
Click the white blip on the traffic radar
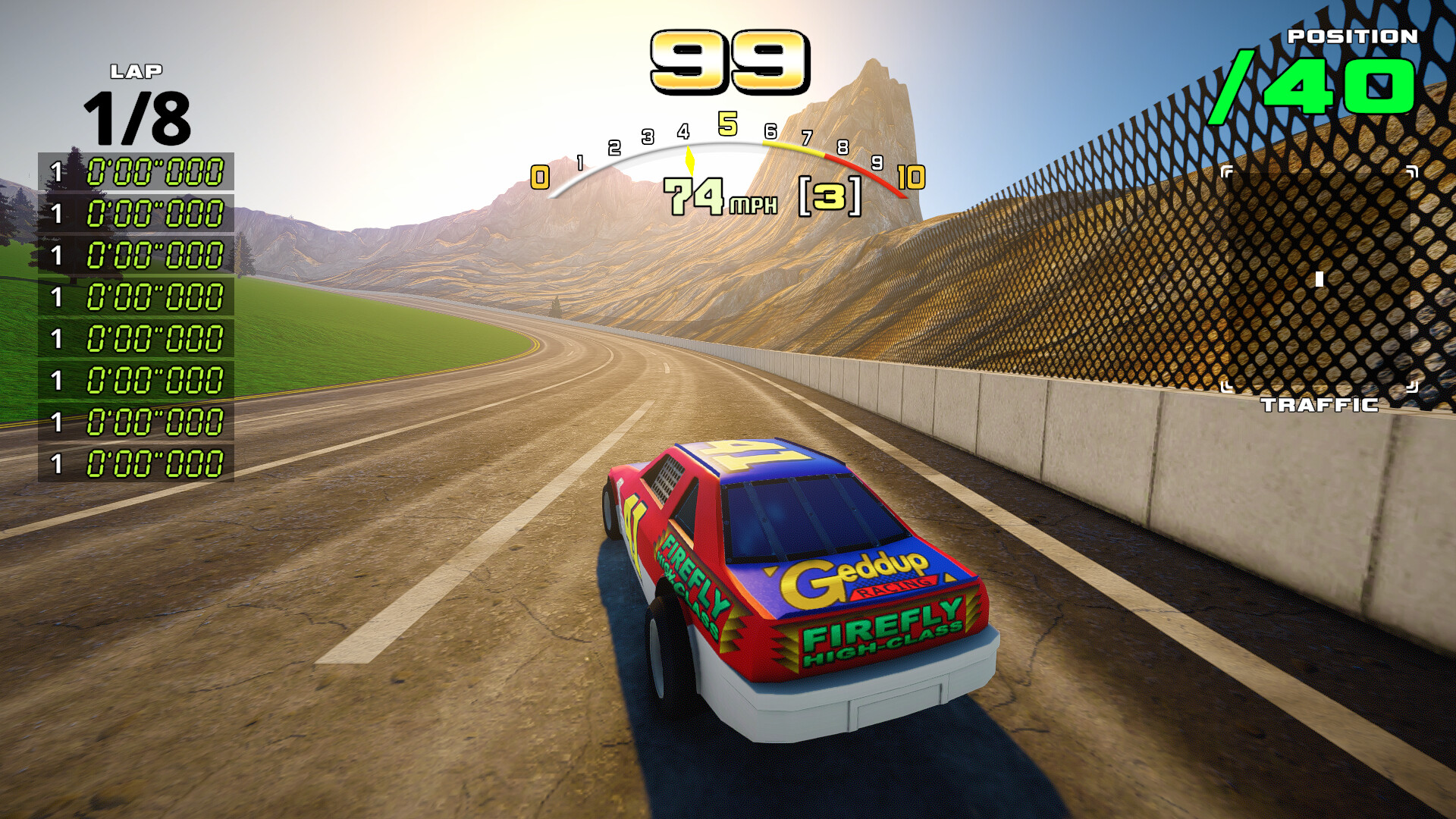point(1319,281)
